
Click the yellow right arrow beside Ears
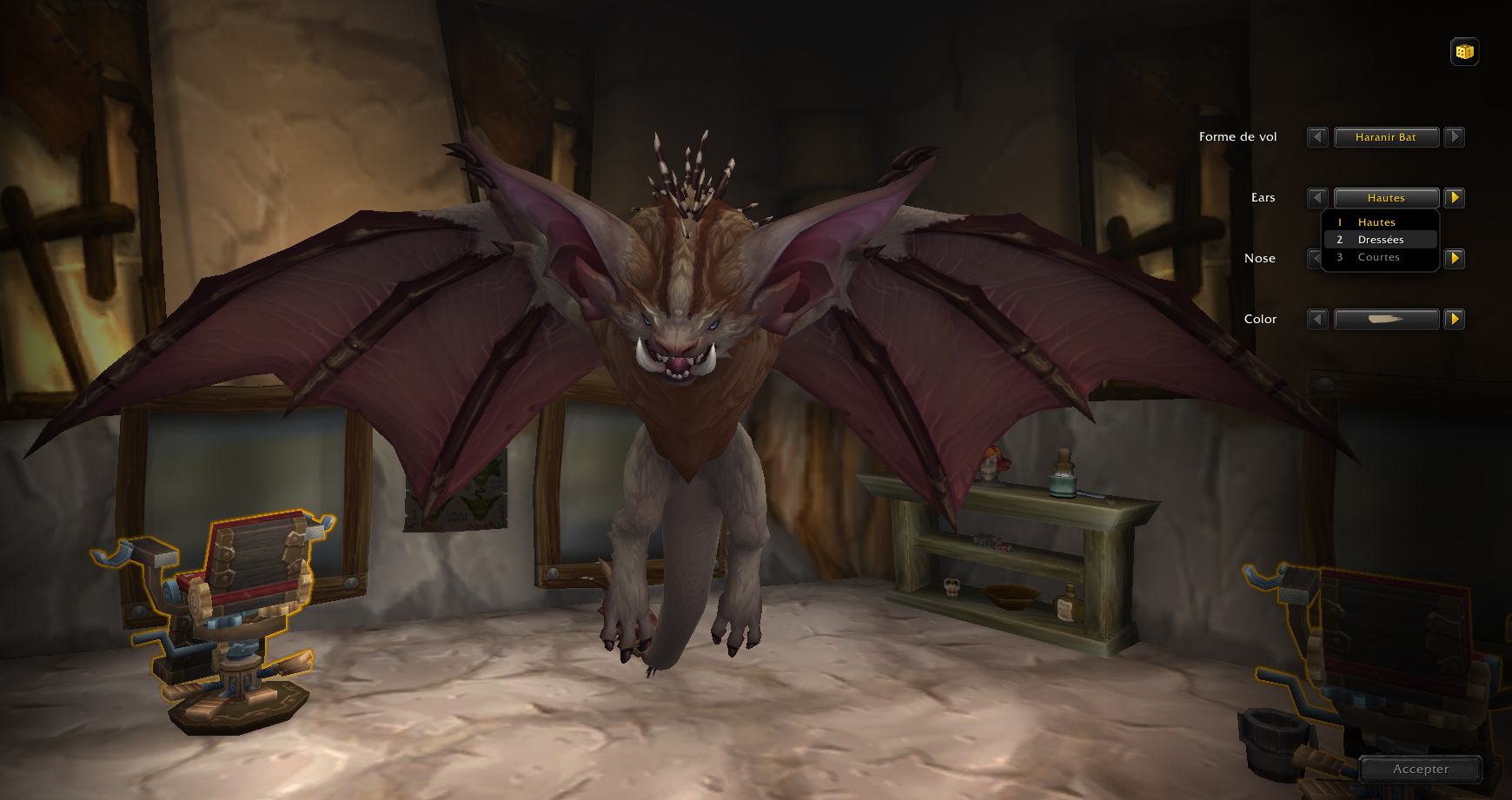click(1455, 197)
